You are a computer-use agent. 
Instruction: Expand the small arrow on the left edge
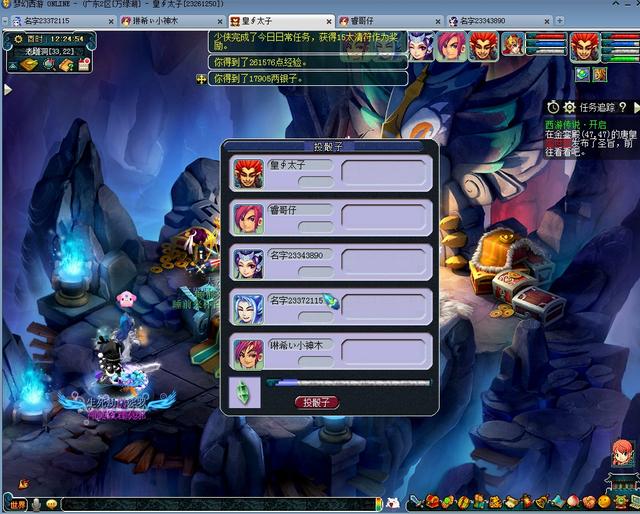point(8,89)
